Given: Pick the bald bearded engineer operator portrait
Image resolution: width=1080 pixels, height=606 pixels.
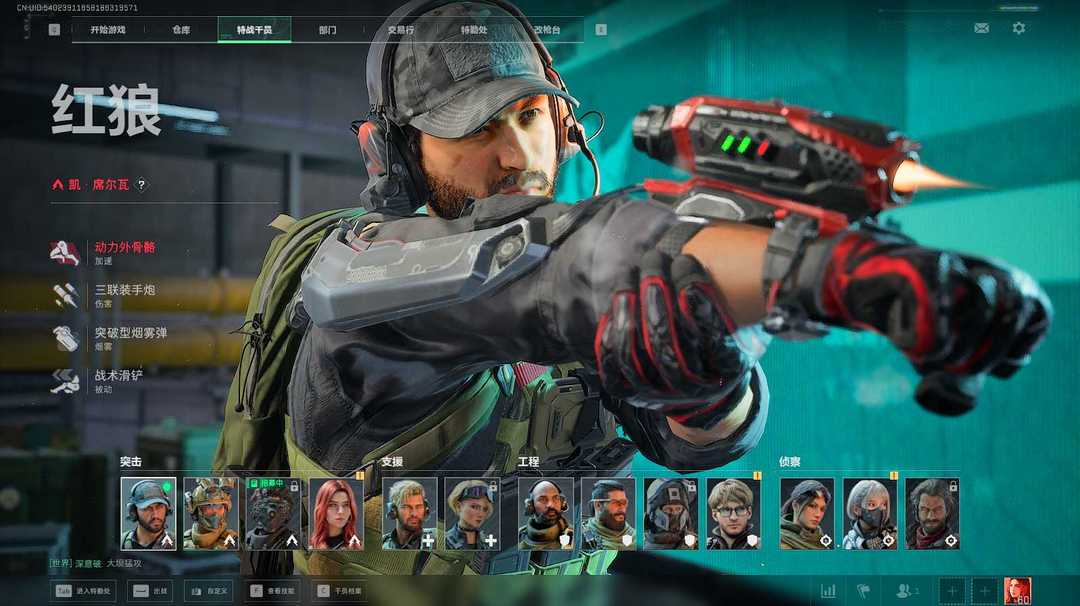Looking at the screenshot, I should (x=545, y=513).
